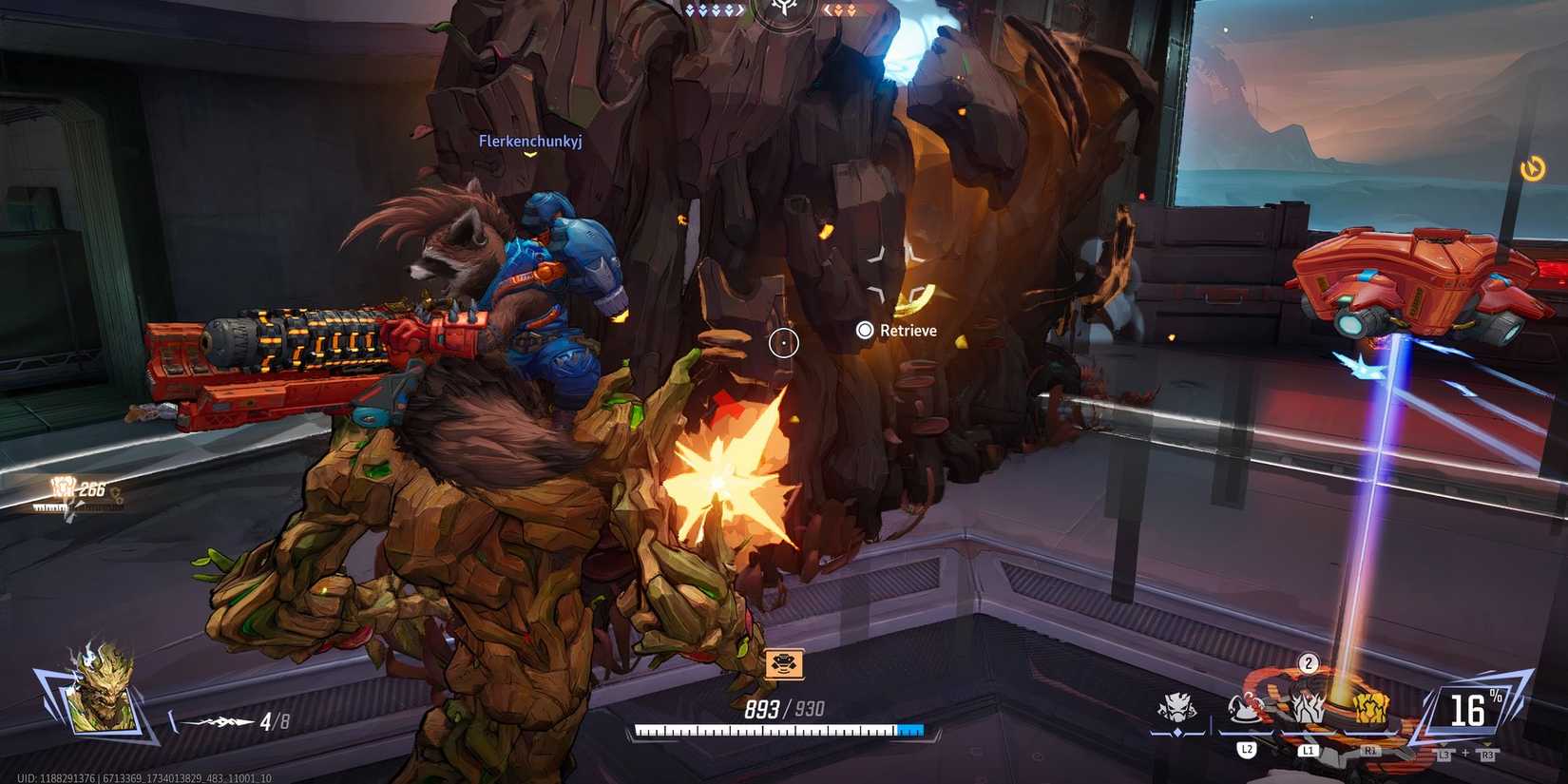Click the reload gauge under the health number

[779, 730]
